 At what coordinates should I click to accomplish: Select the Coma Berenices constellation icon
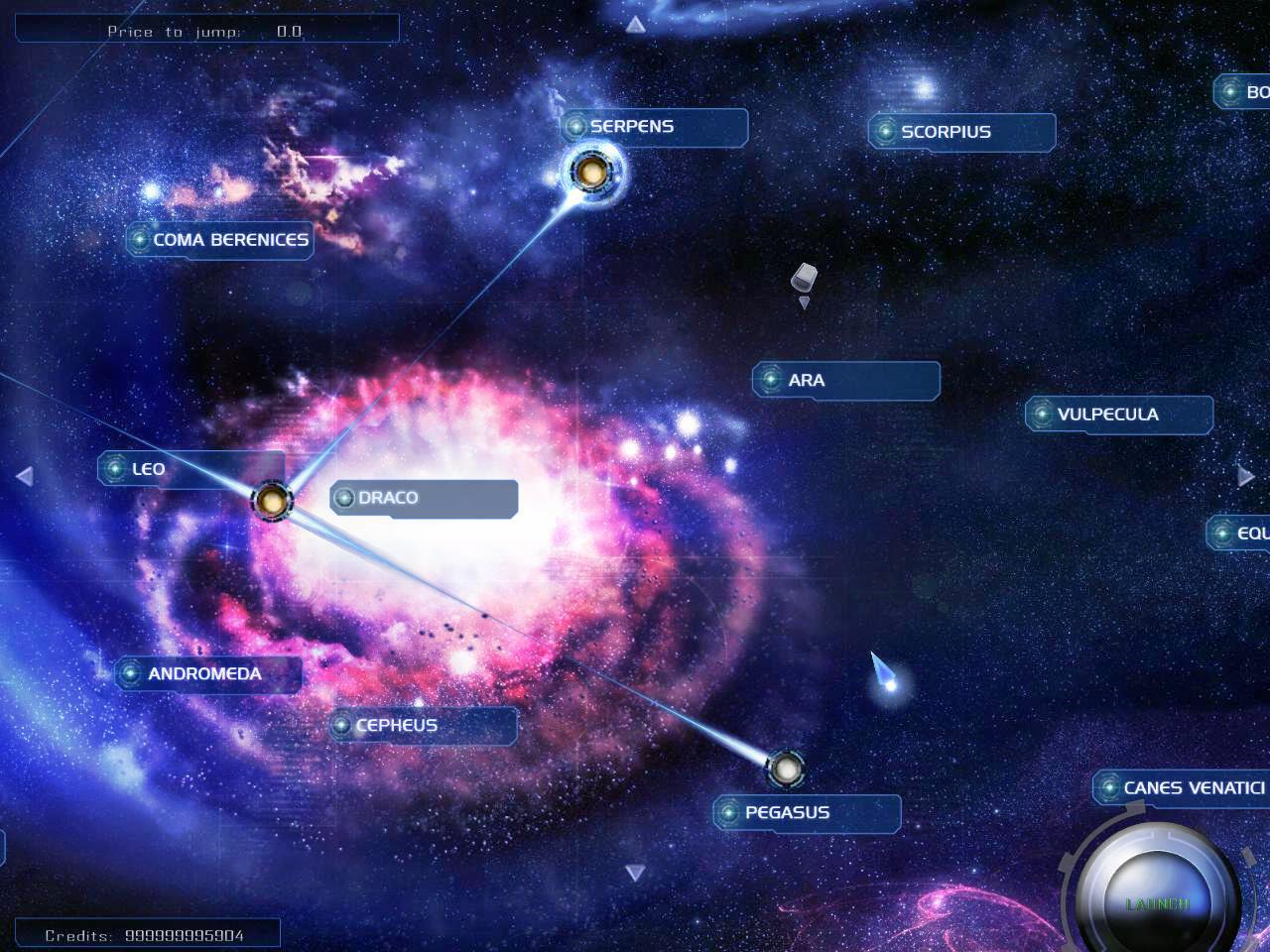coord(140,240)
